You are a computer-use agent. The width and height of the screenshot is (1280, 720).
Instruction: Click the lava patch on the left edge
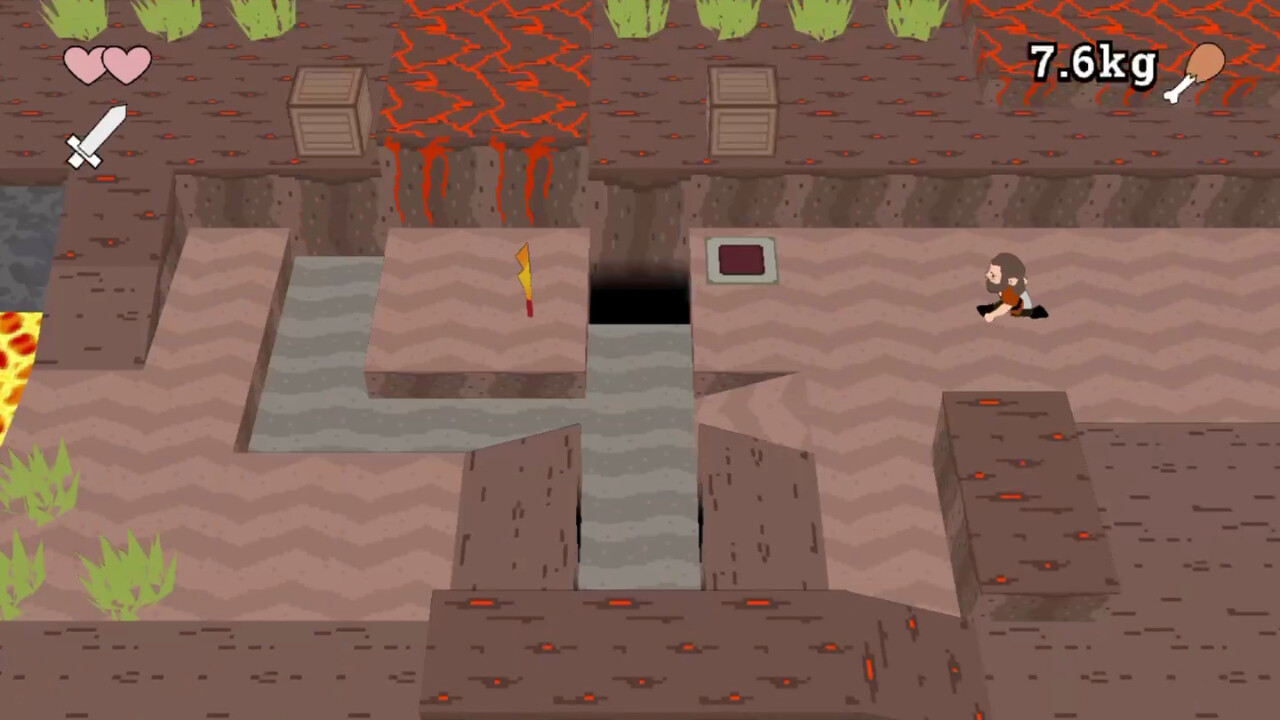coord(15,360)
